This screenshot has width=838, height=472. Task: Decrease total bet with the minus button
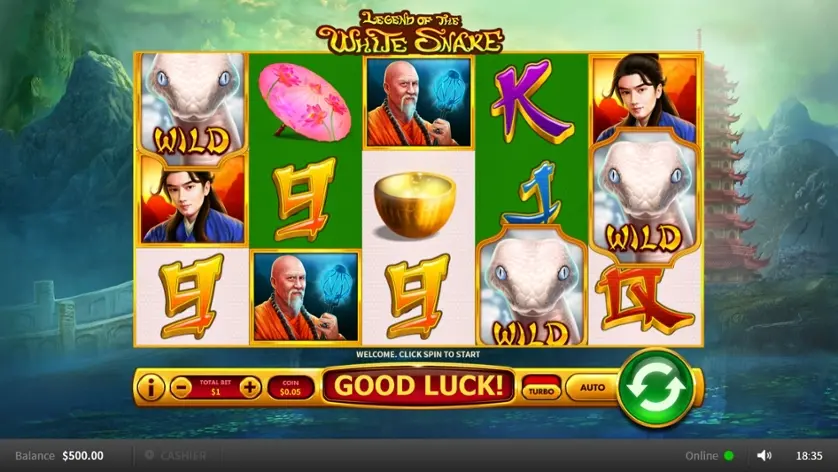coord(181,387)
